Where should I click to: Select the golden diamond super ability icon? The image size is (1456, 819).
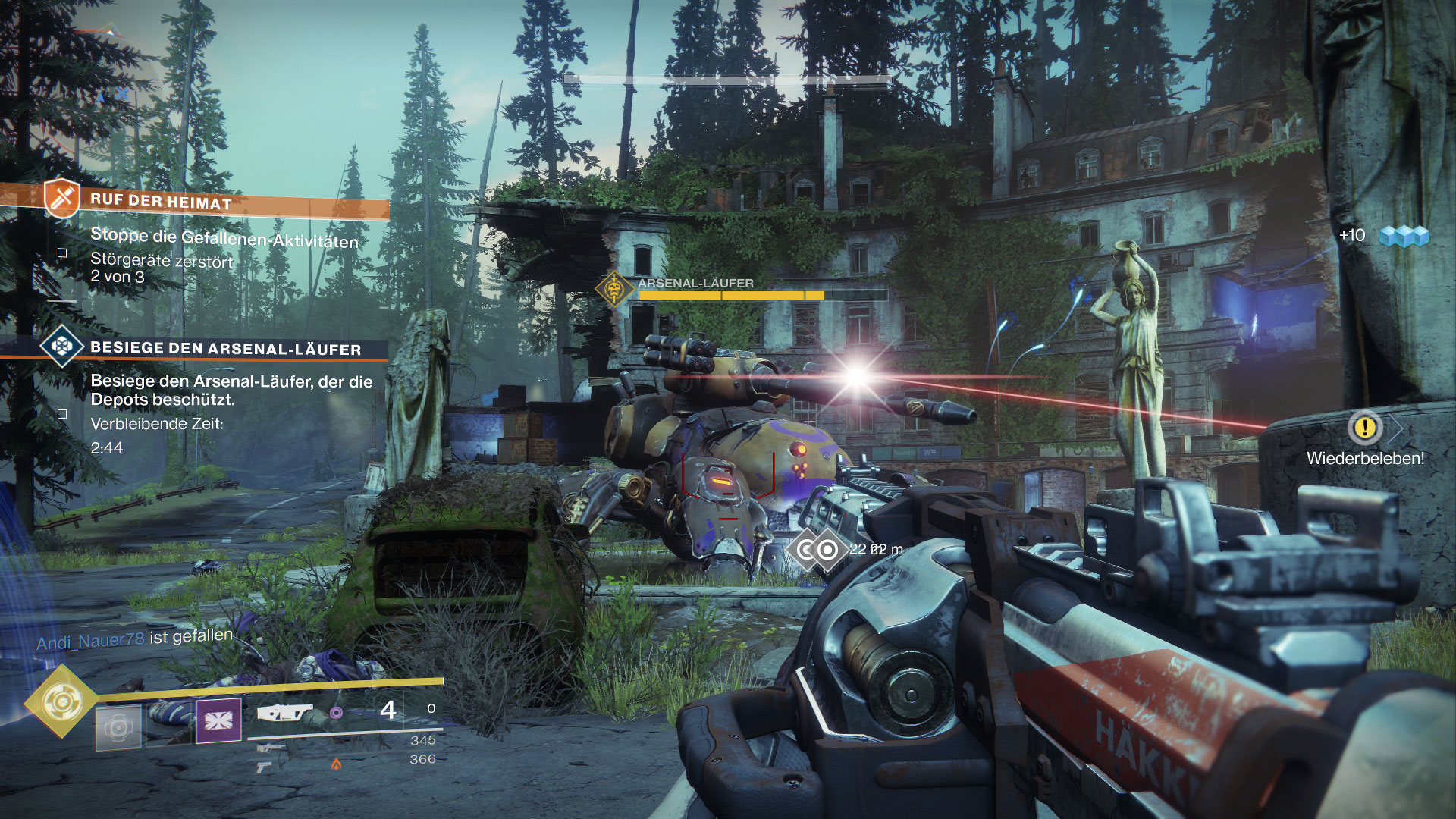point(61,701)
